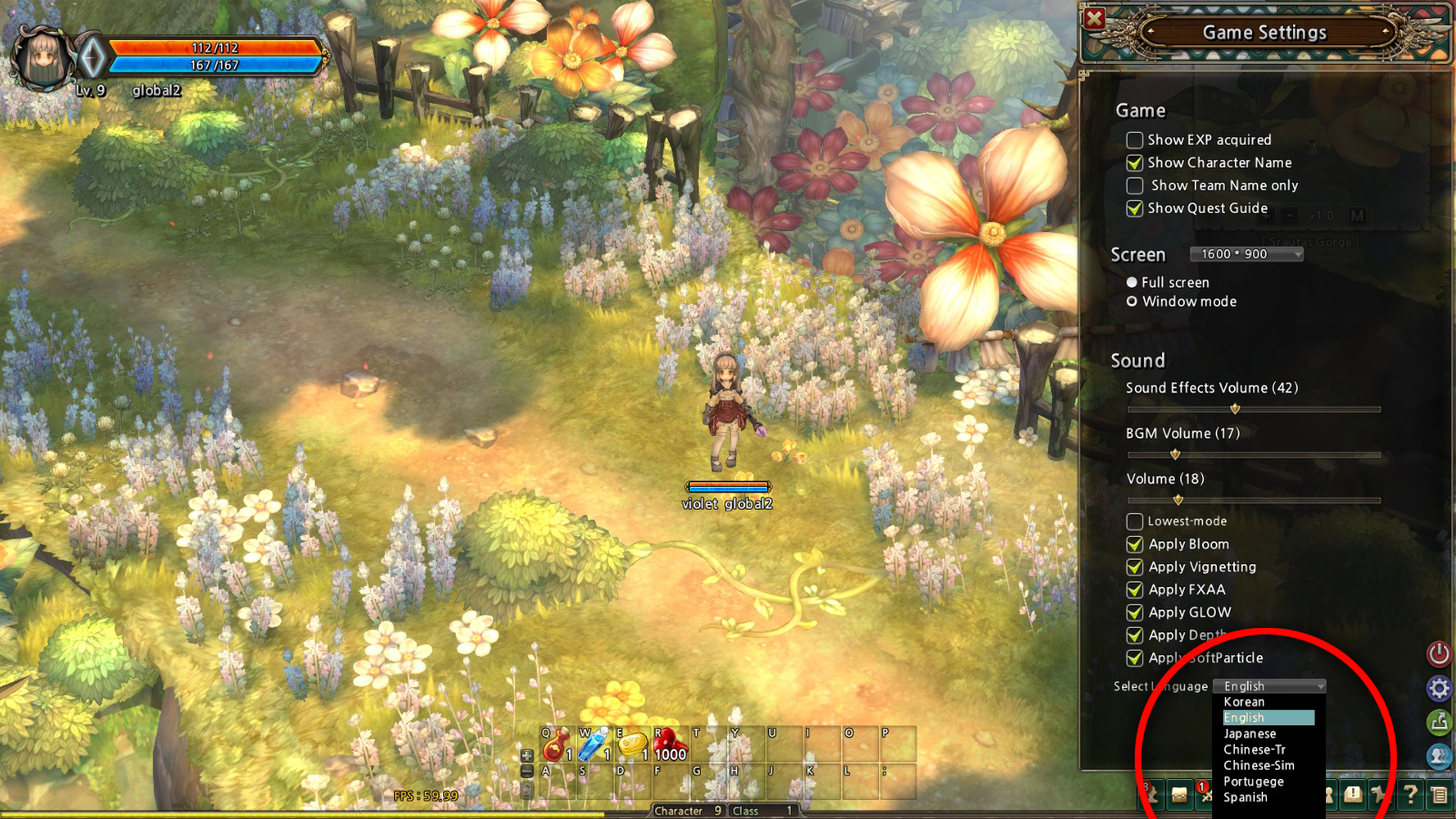Viewport: 1456px width, 819px height.
Task: Enable Show EXP acquired checkbox
Action: [x=1135, y=140]
